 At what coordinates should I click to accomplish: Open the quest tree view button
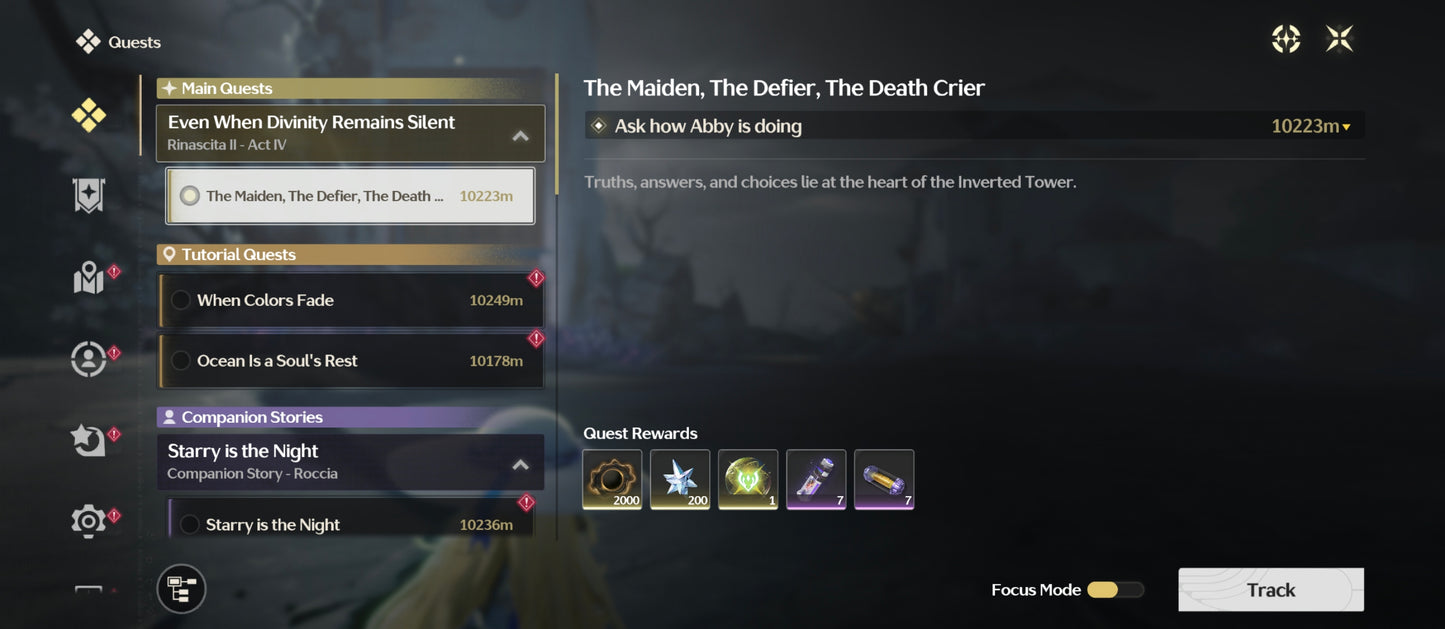coord(181,589)
